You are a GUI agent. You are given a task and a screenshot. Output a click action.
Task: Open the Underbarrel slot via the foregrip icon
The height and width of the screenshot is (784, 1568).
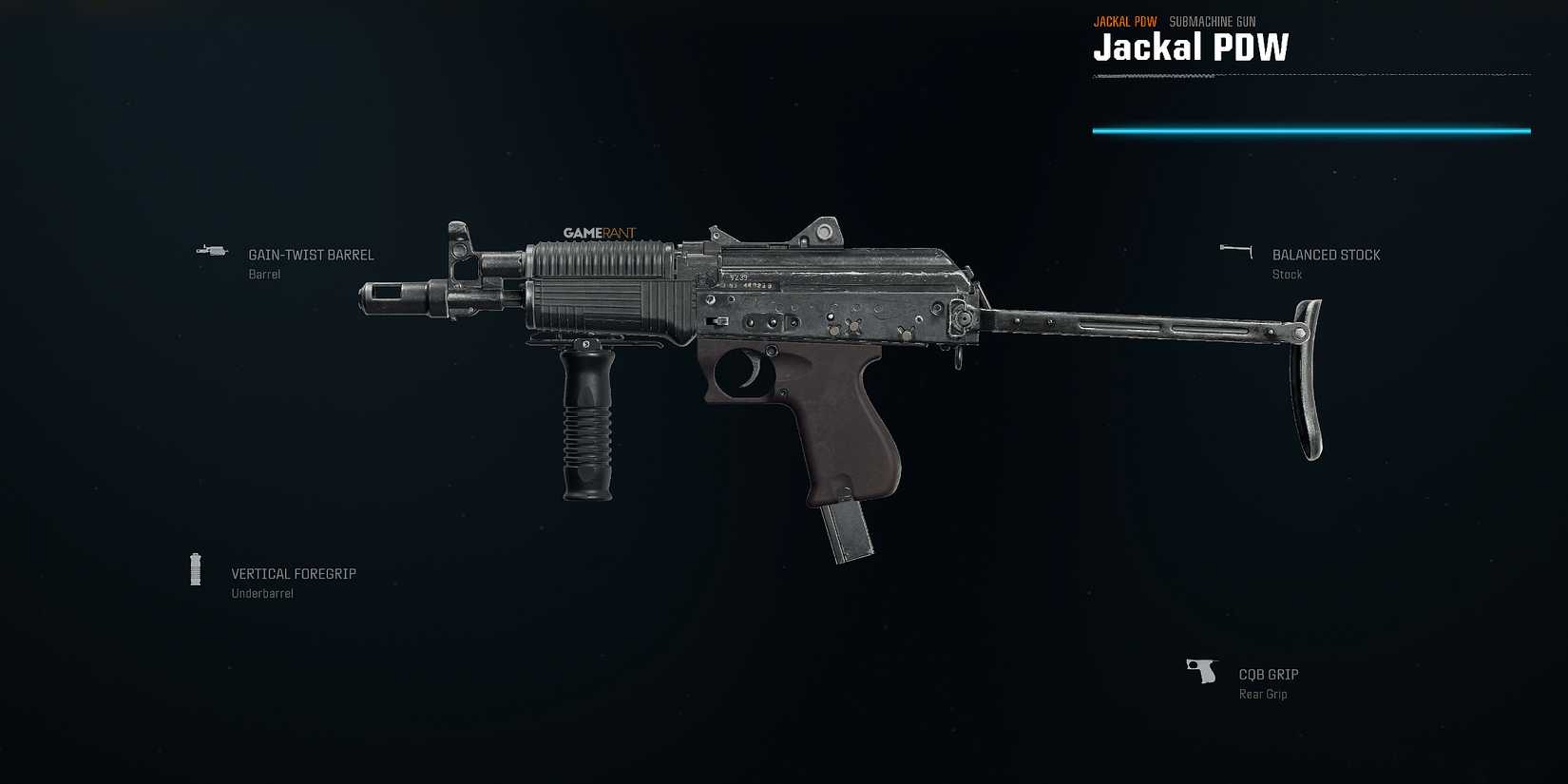pos(197,568)
